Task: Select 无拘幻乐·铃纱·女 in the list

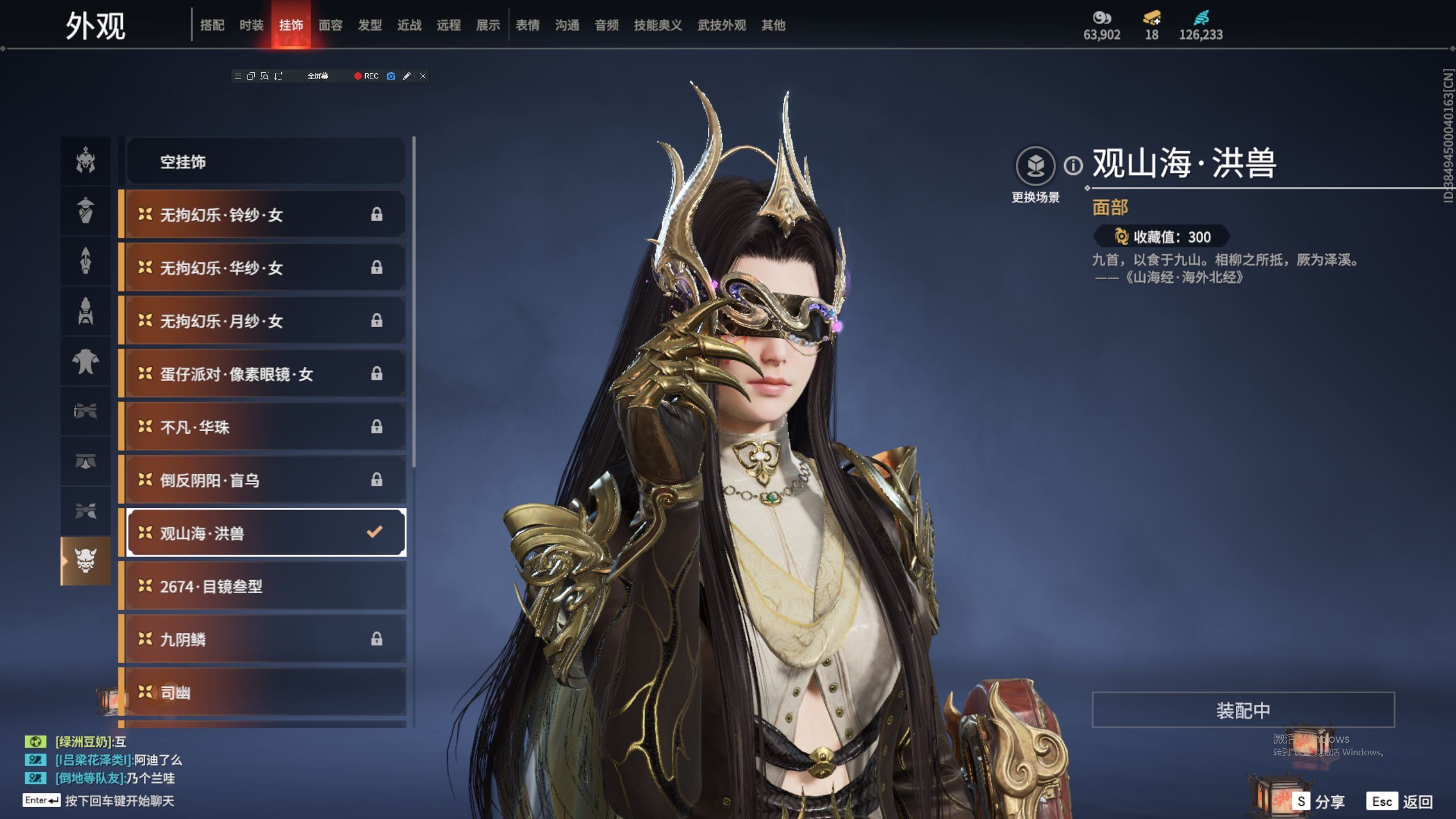Action: click(266, 215)
